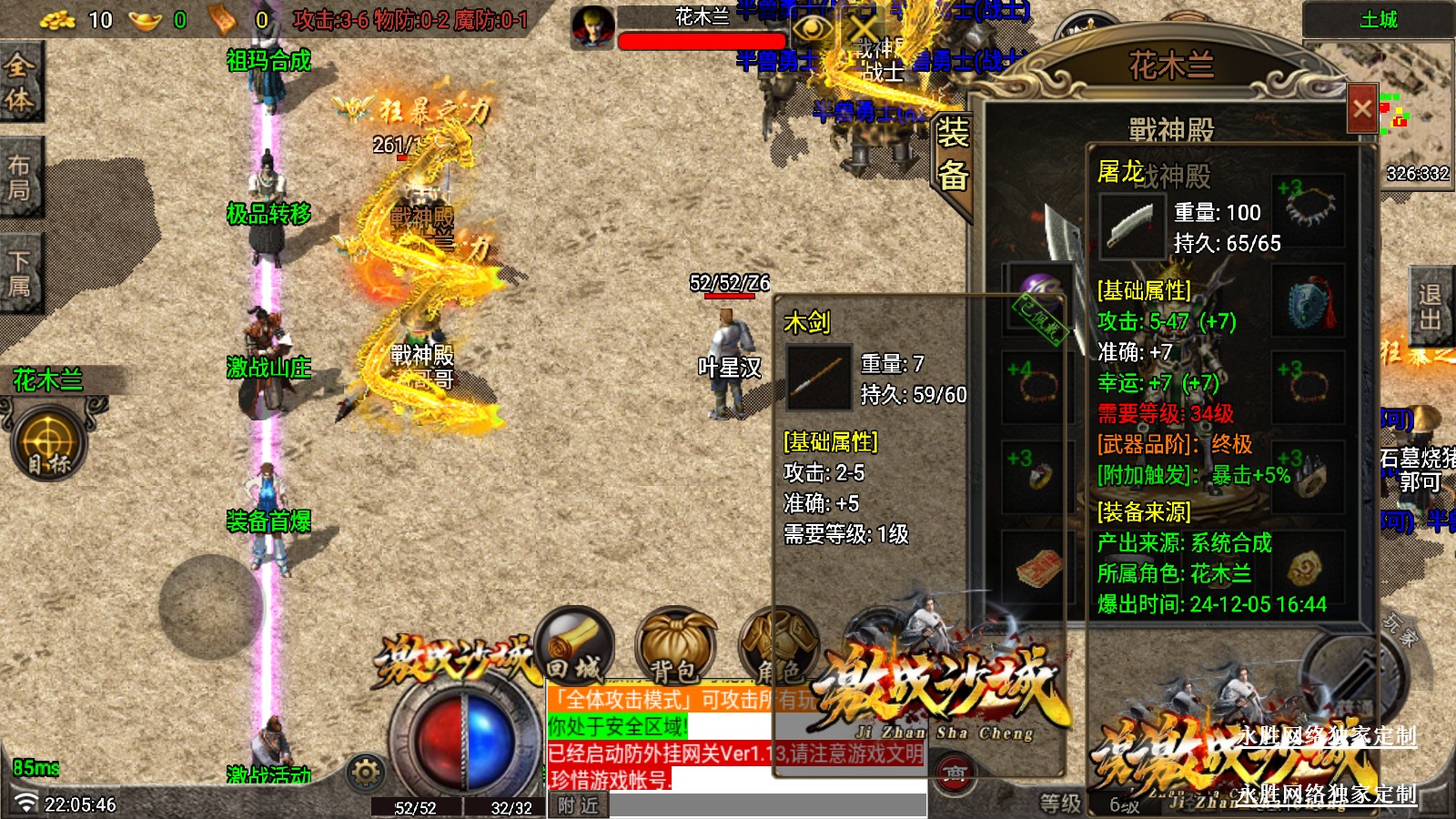Inspect the +3 necklace equipment slot

click(x=1309, y=208)
